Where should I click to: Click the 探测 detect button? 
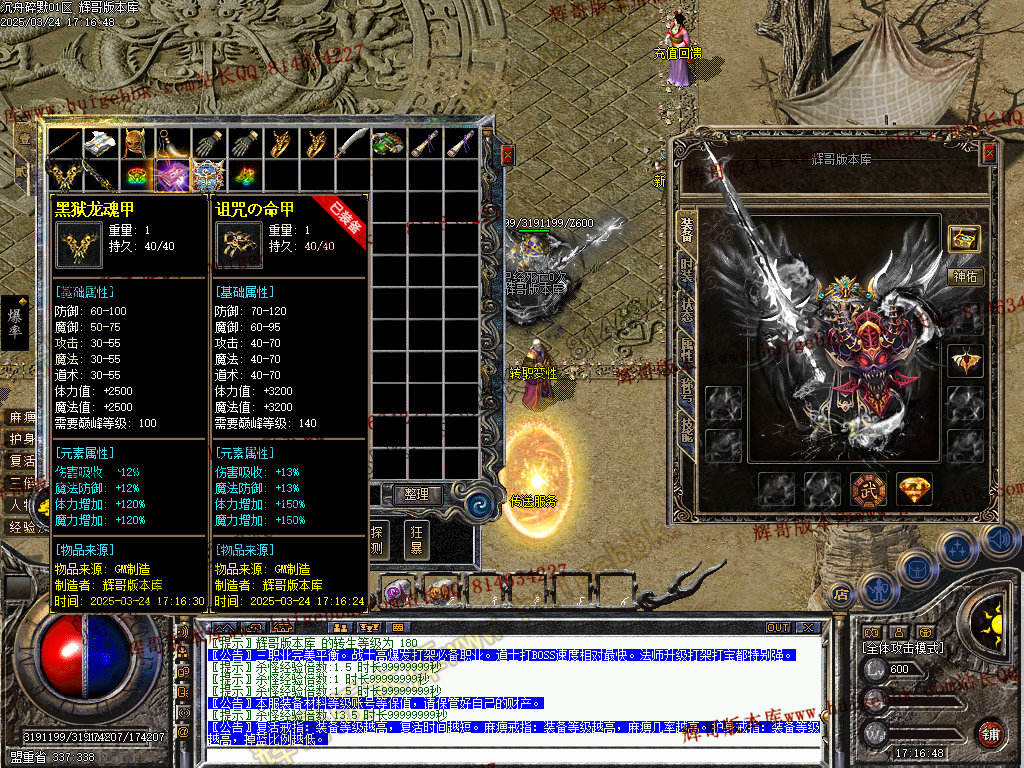point(378,537)
